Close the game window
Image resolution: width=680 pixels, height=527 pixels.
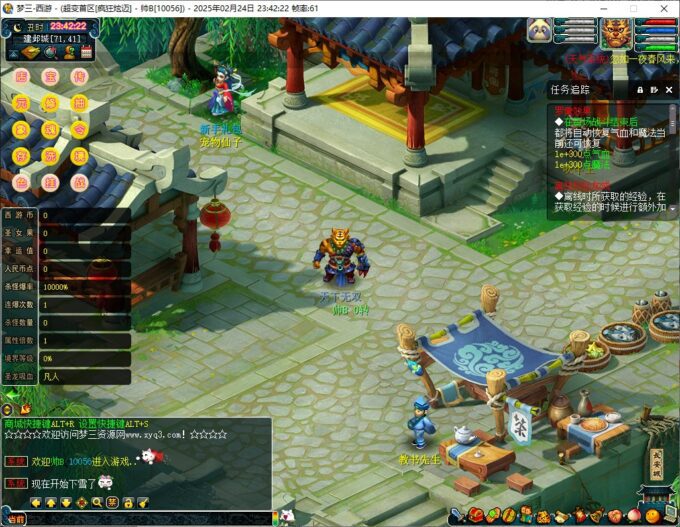tap(662, 8)
